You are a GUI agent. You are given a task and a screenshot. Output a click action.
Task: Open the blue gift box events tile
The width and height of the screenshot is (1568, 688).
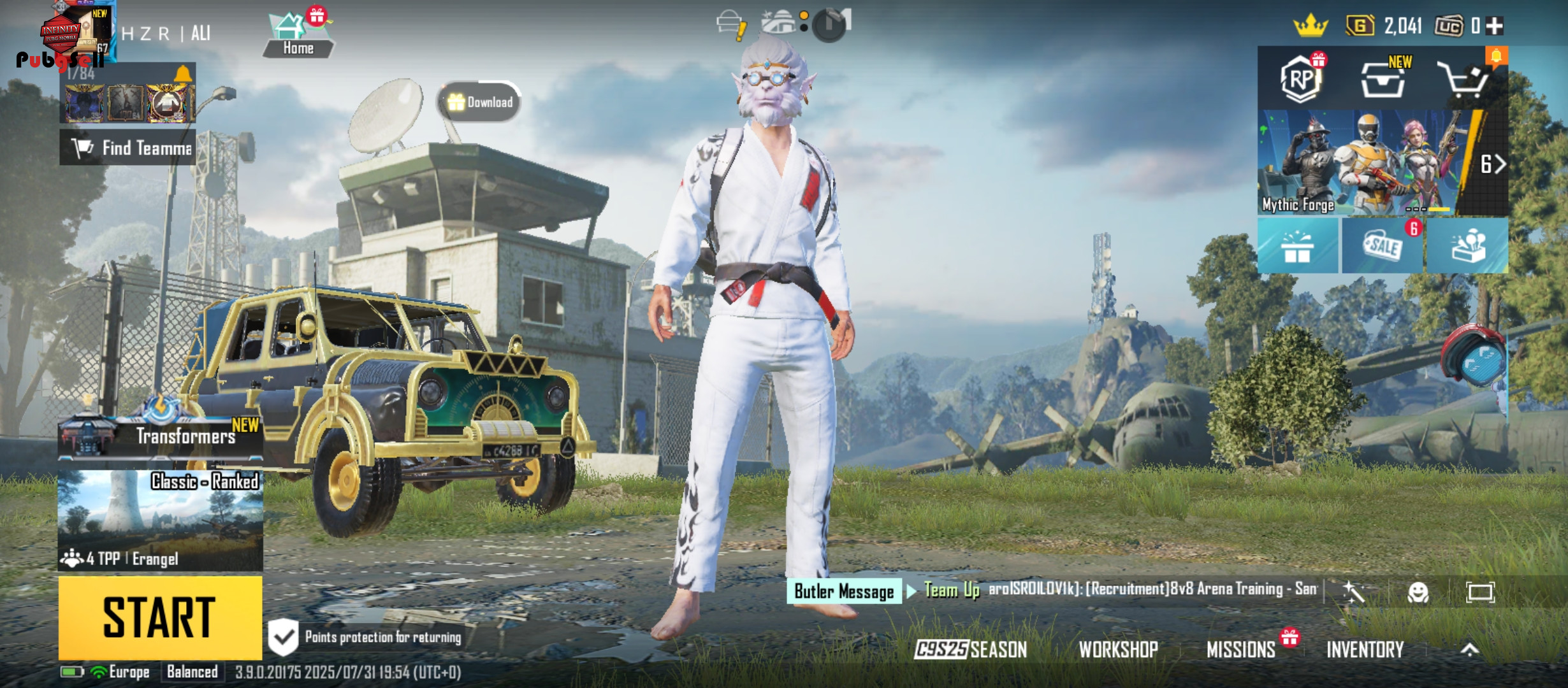pos(1298,246)
